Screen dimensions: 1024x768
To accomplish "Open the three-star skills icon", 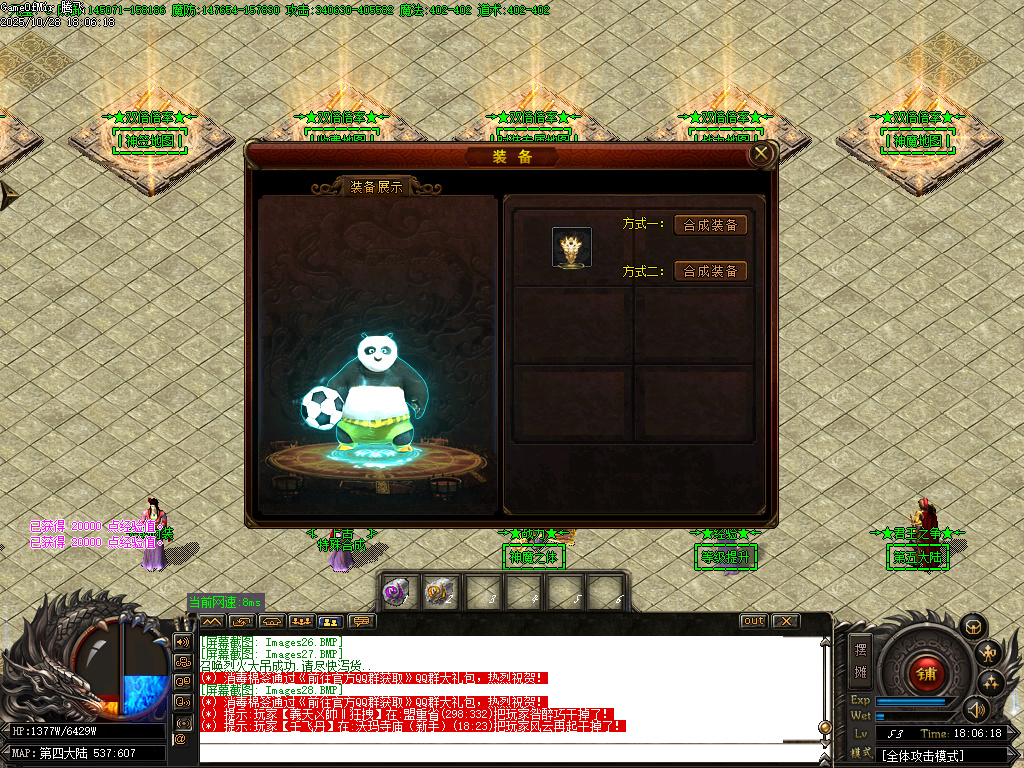I will (x=992, y=683).
